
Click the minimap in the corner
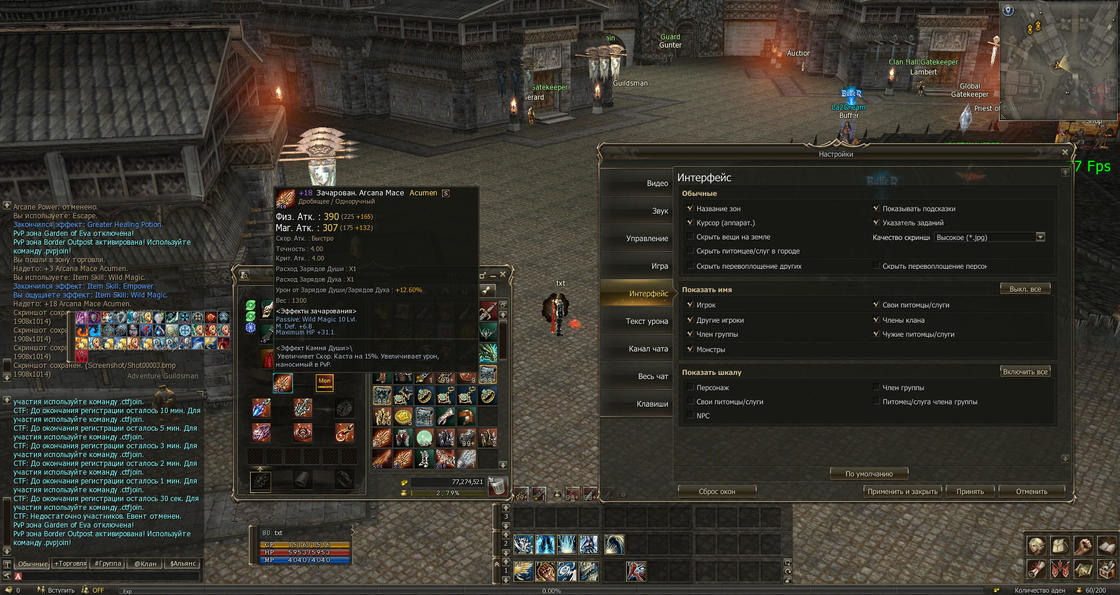tap(1058, 60)
